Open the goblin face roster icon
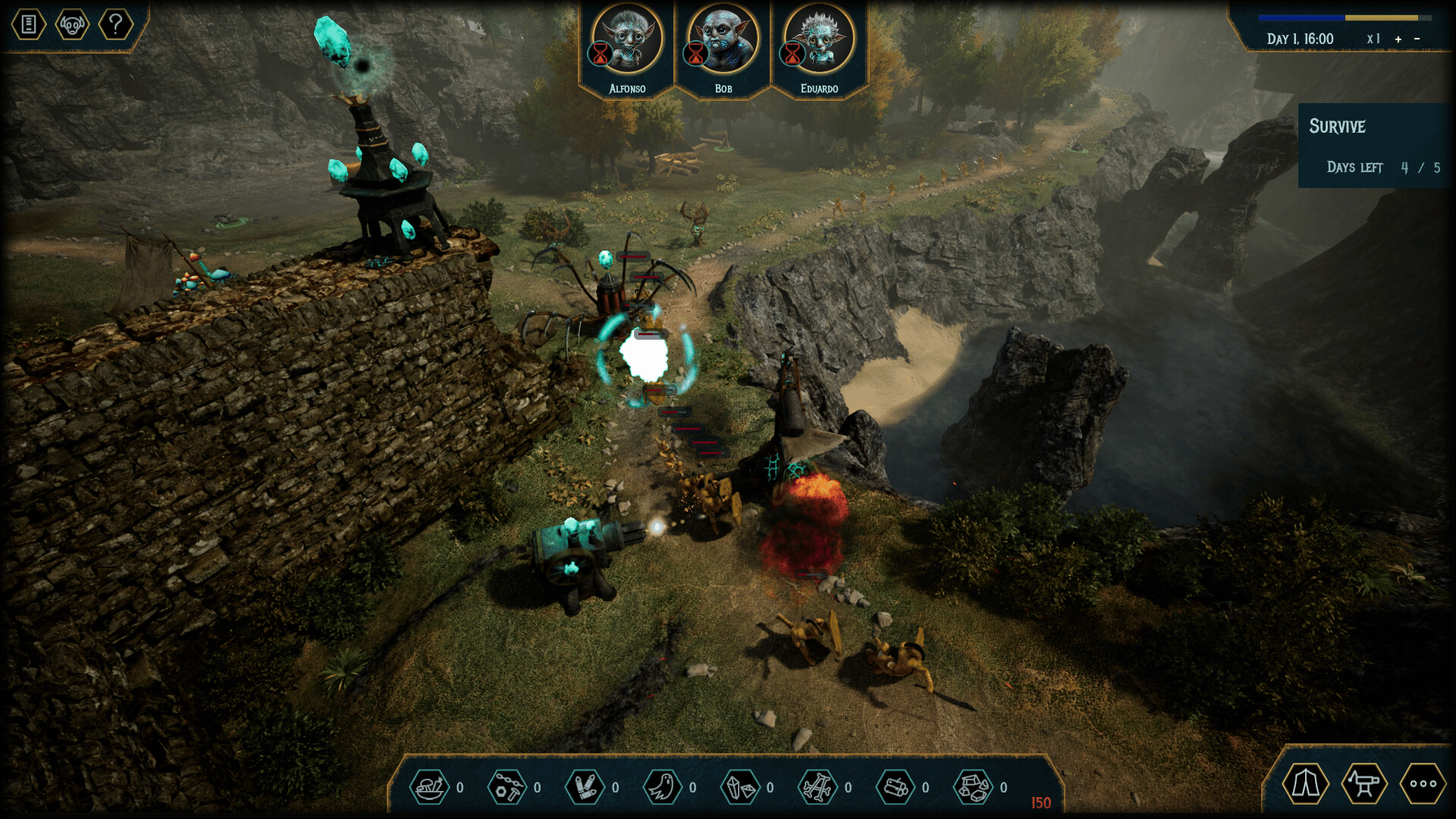Image resolution: width=1456 pixels, height=819 pixels. 72,25
